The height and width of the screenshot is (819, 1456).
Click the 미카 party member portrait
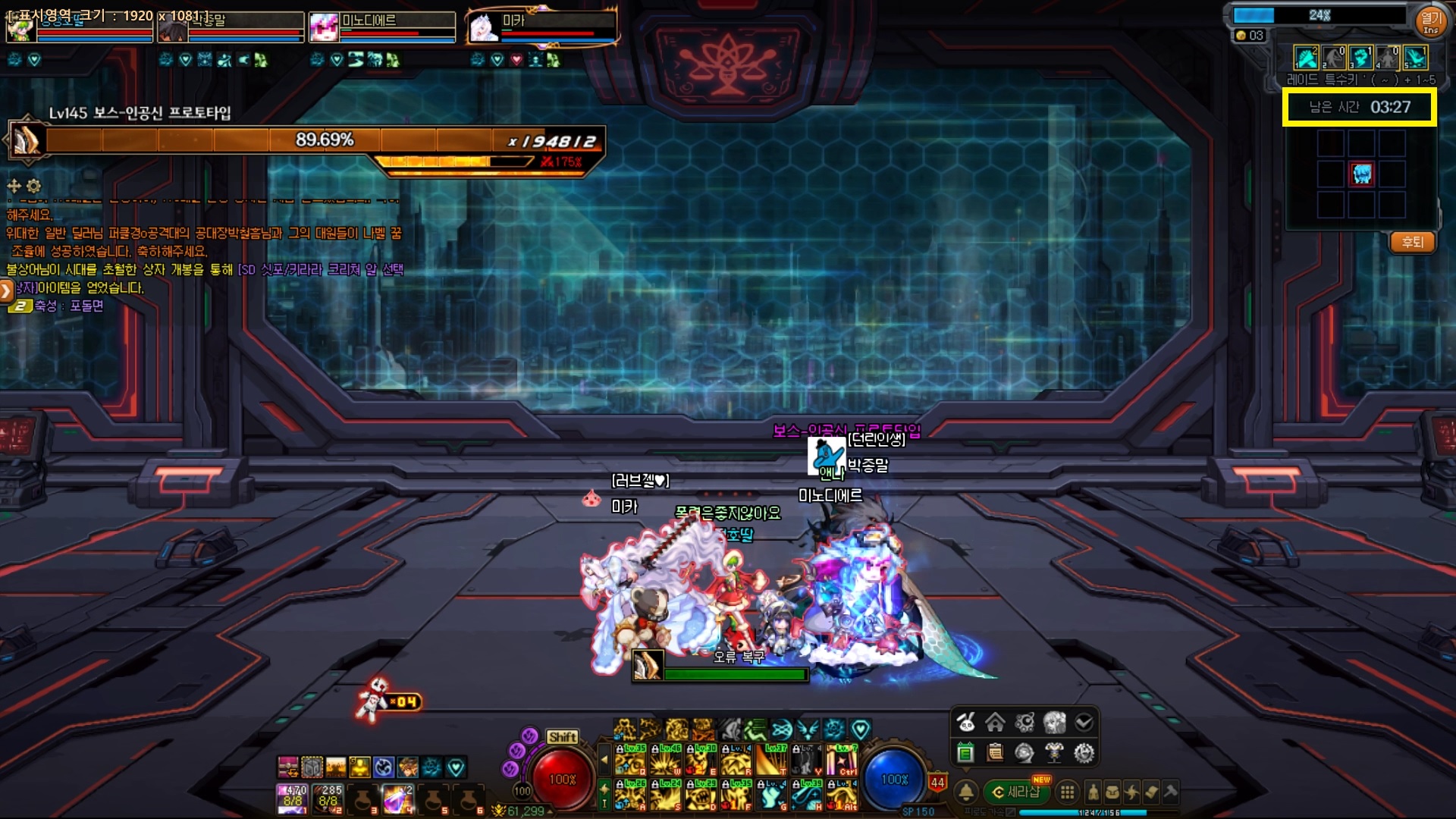coord(484,28)
